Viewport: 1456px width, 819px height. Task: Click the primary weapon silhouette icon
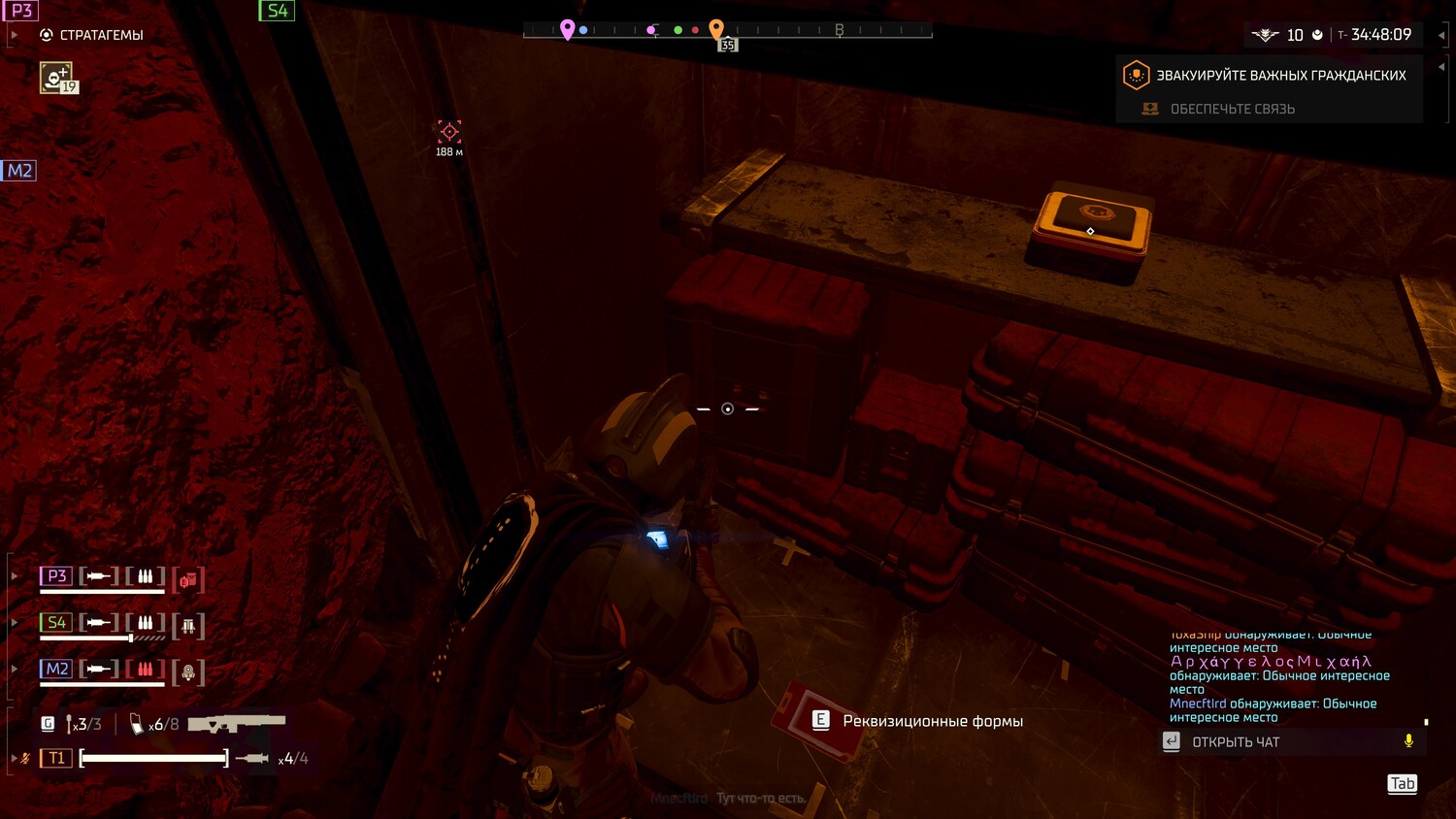coord(237,724)
